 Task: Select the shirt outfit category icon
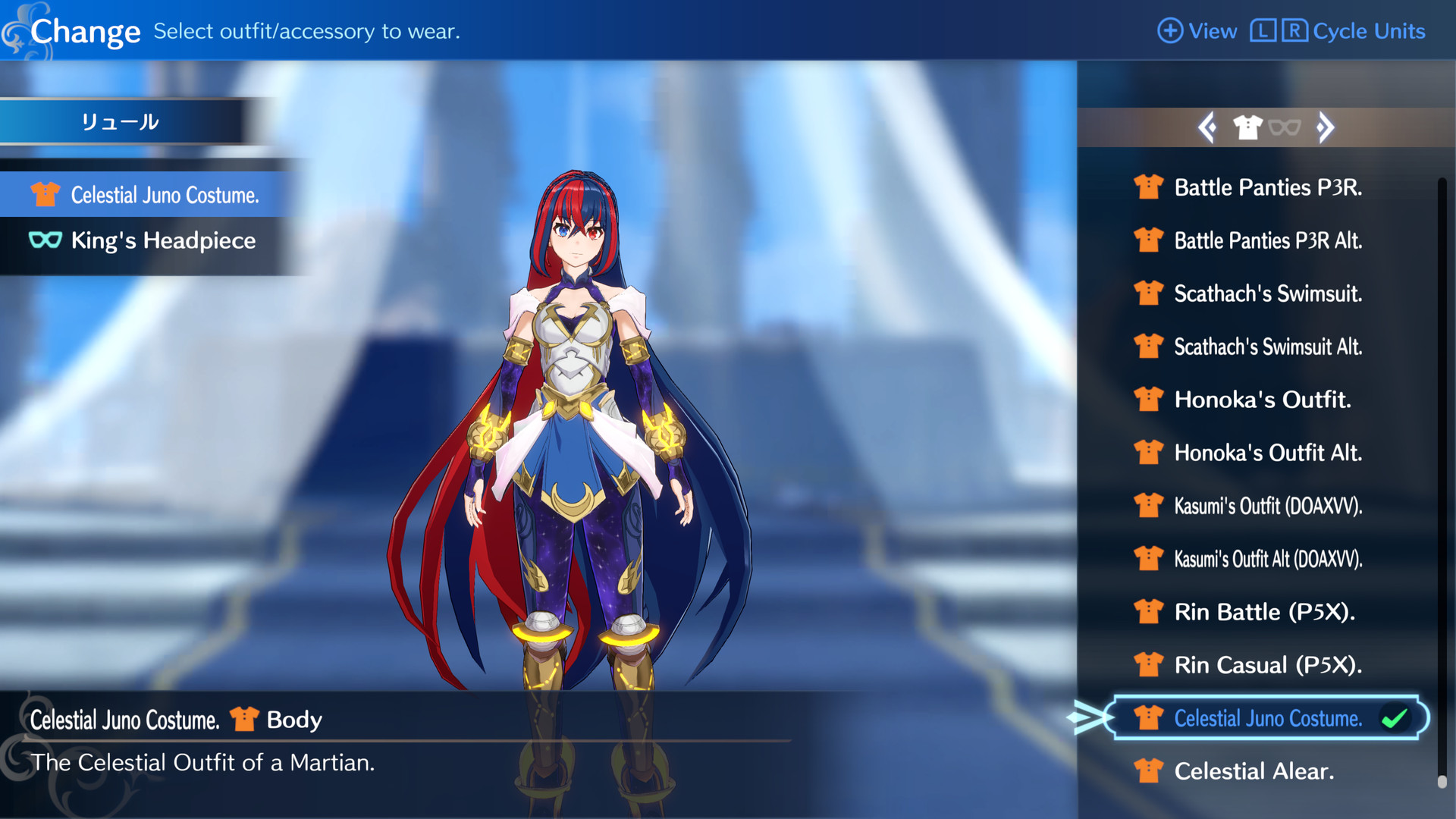click(x=1247, y=127)
